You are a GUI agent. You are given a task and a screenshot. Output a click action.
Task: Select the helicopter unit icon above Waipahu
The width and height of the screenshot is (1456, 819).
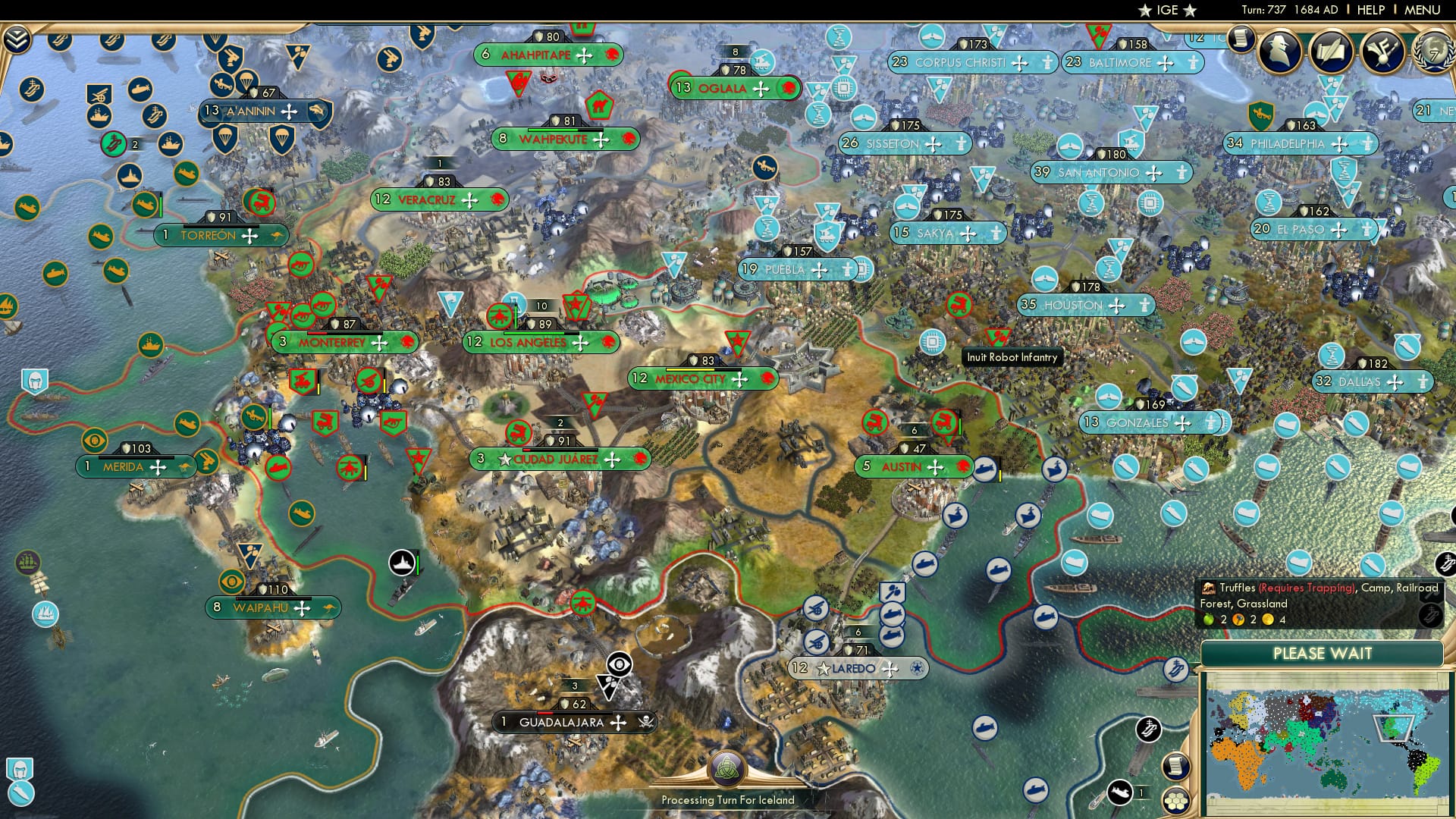pyautogui.click(x=349, y=468)
